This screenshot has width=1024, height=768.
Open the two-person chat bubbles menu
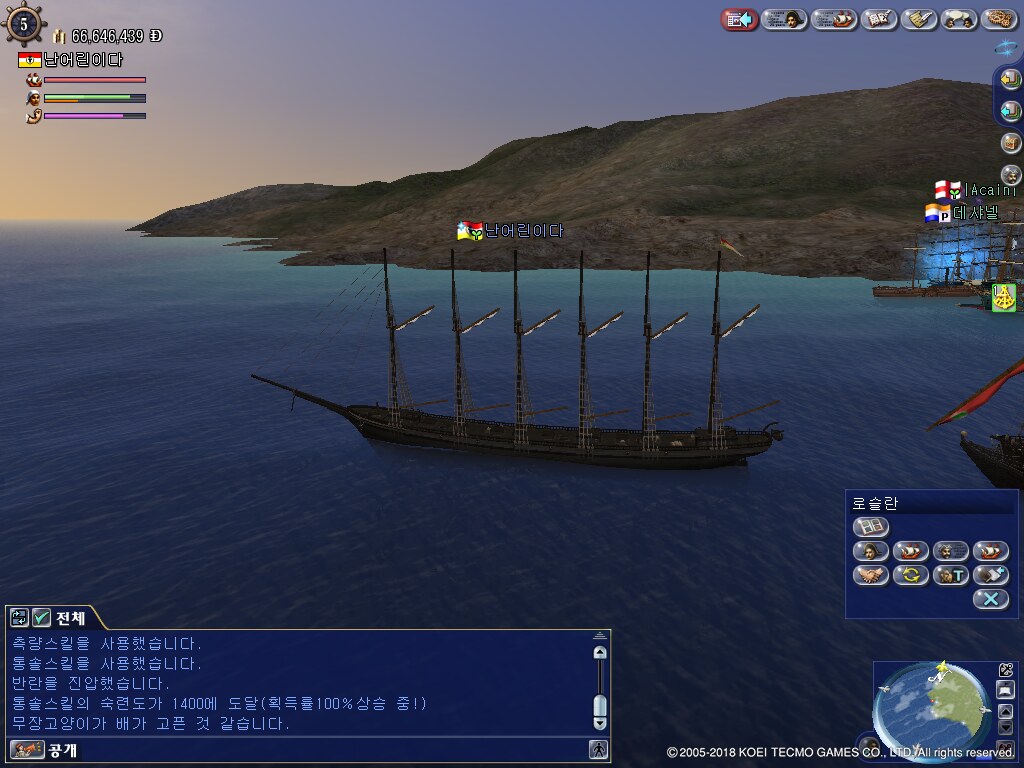[x=958, y=19]
